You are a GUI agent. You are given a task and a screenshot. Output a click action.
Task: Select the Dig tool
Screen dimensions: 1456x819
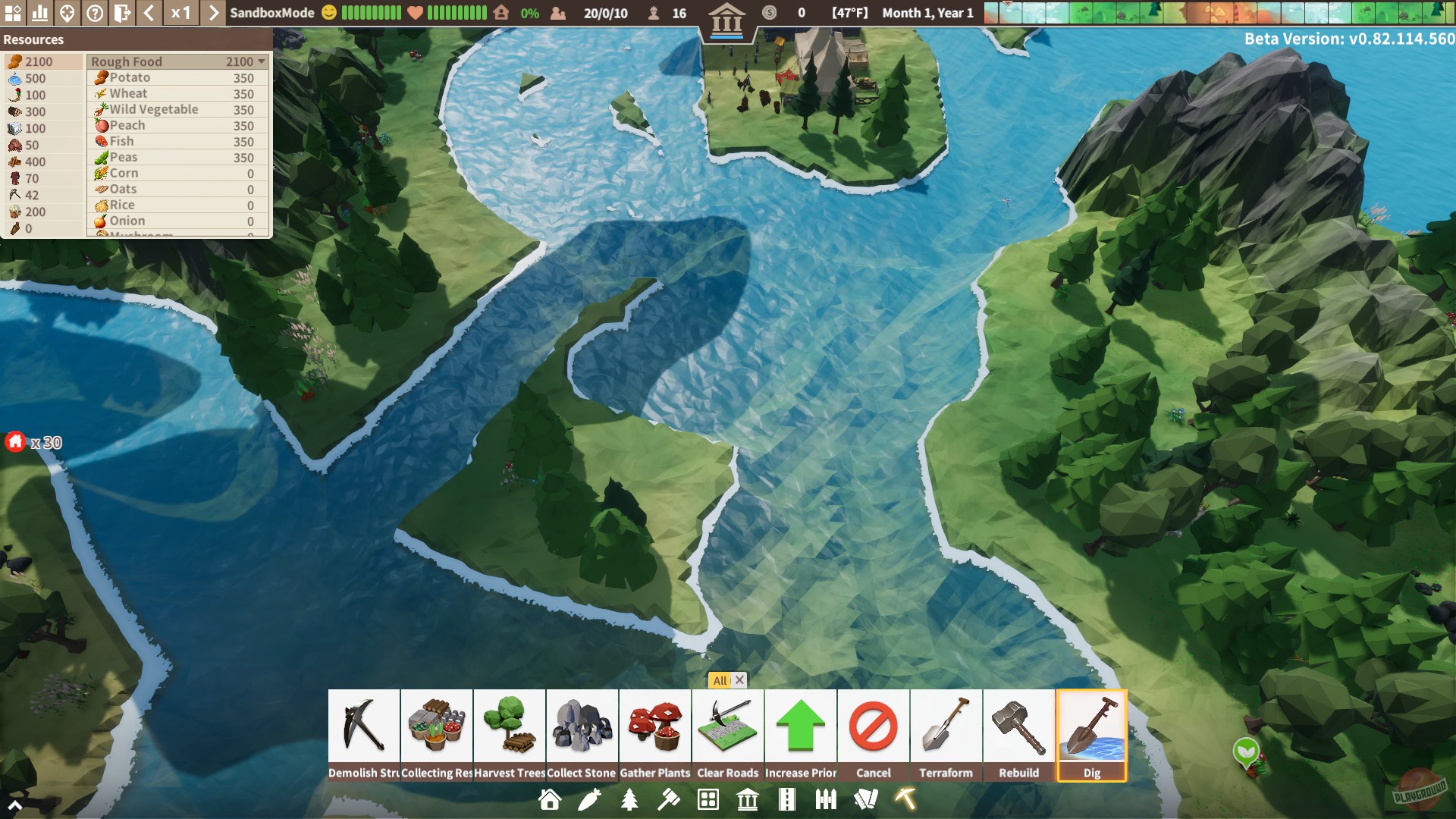tap(1093, 728)
